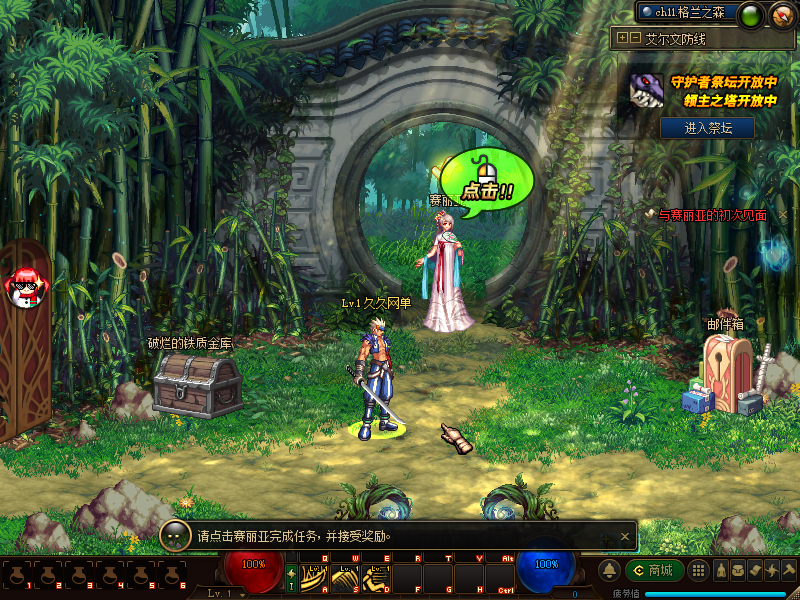Click the purple dragon boss icon

click(x=645, y=90)
